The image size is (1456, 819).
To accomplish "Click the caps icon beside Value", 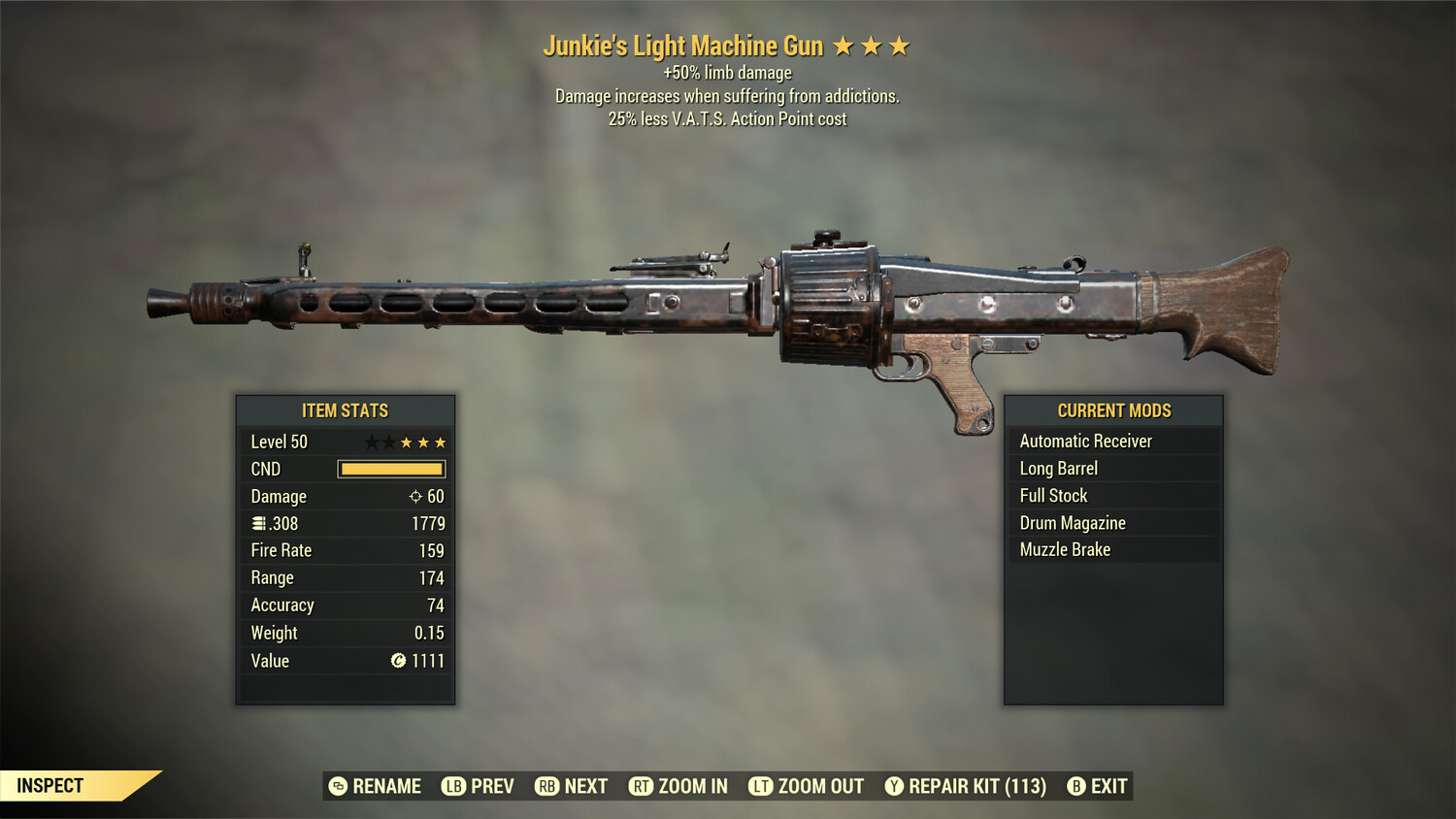I will [397, 661].
